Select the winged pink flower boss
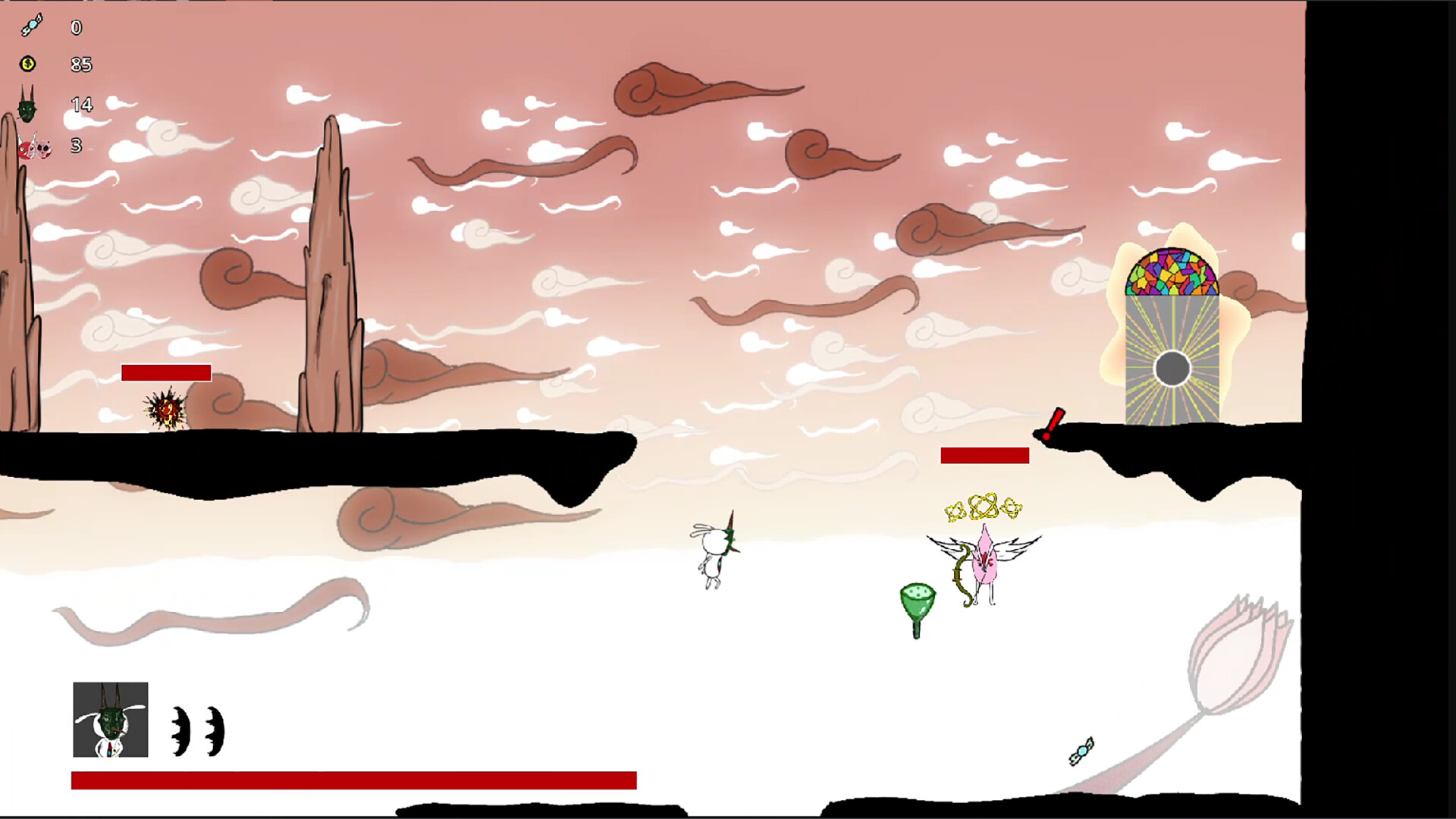This screenshot has width=1456, height=819. click(986, 561)
